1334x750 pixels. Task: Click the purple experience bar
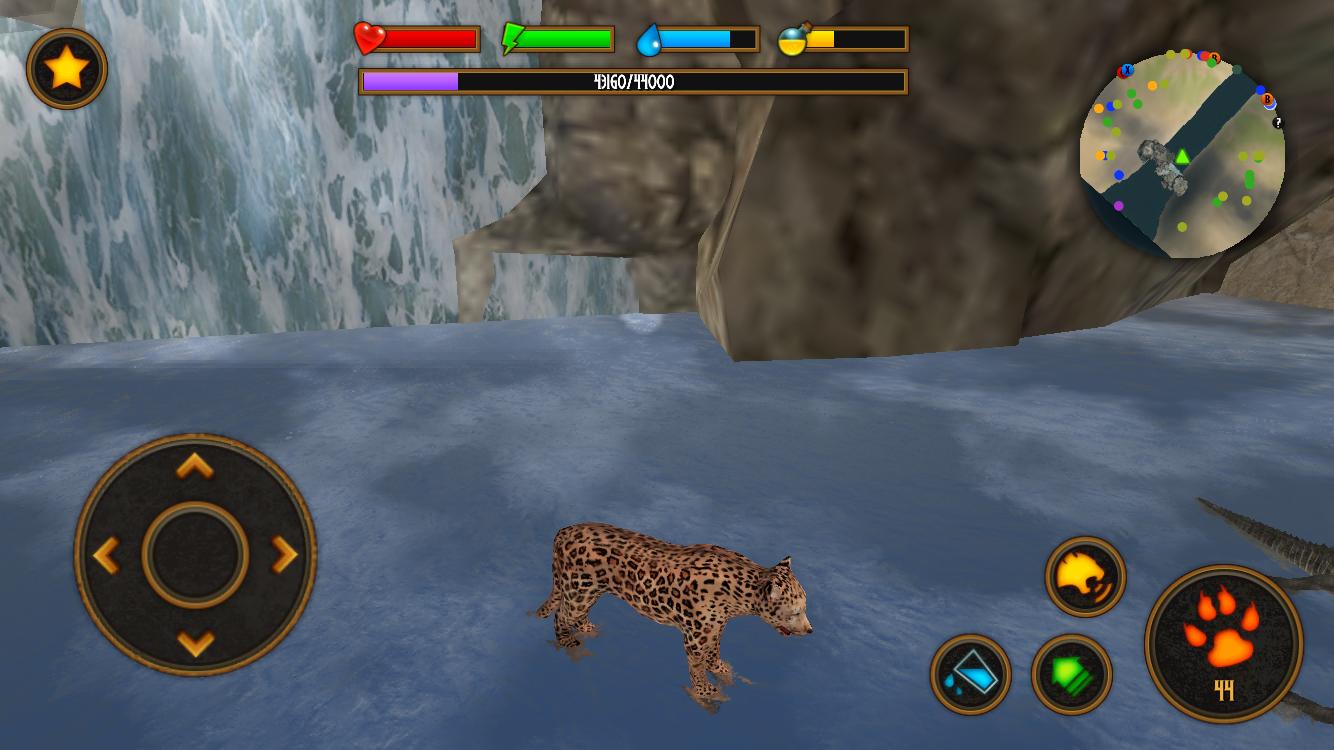410,83
